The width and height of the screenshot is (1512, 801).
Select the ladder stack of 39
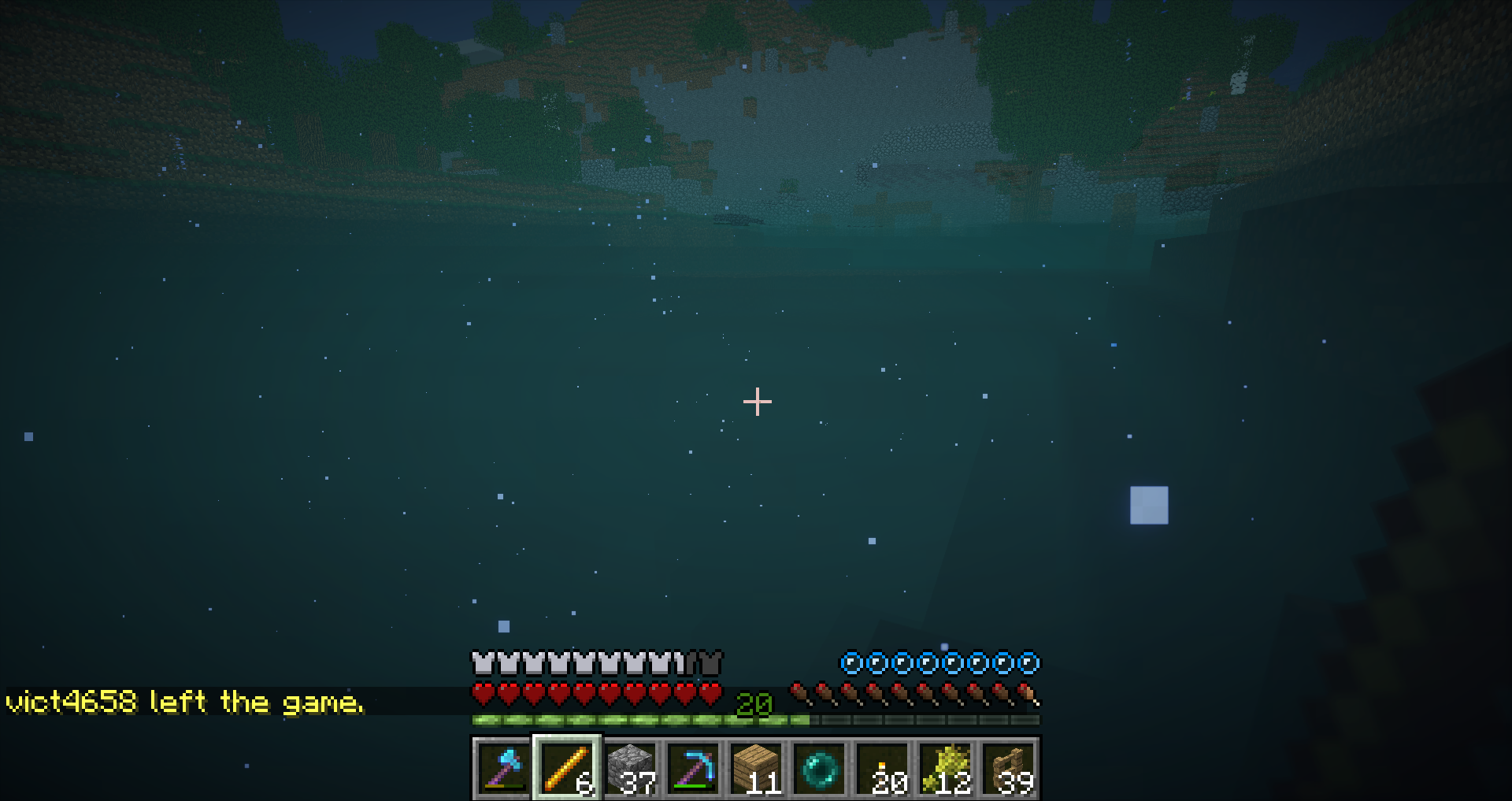1008,768
